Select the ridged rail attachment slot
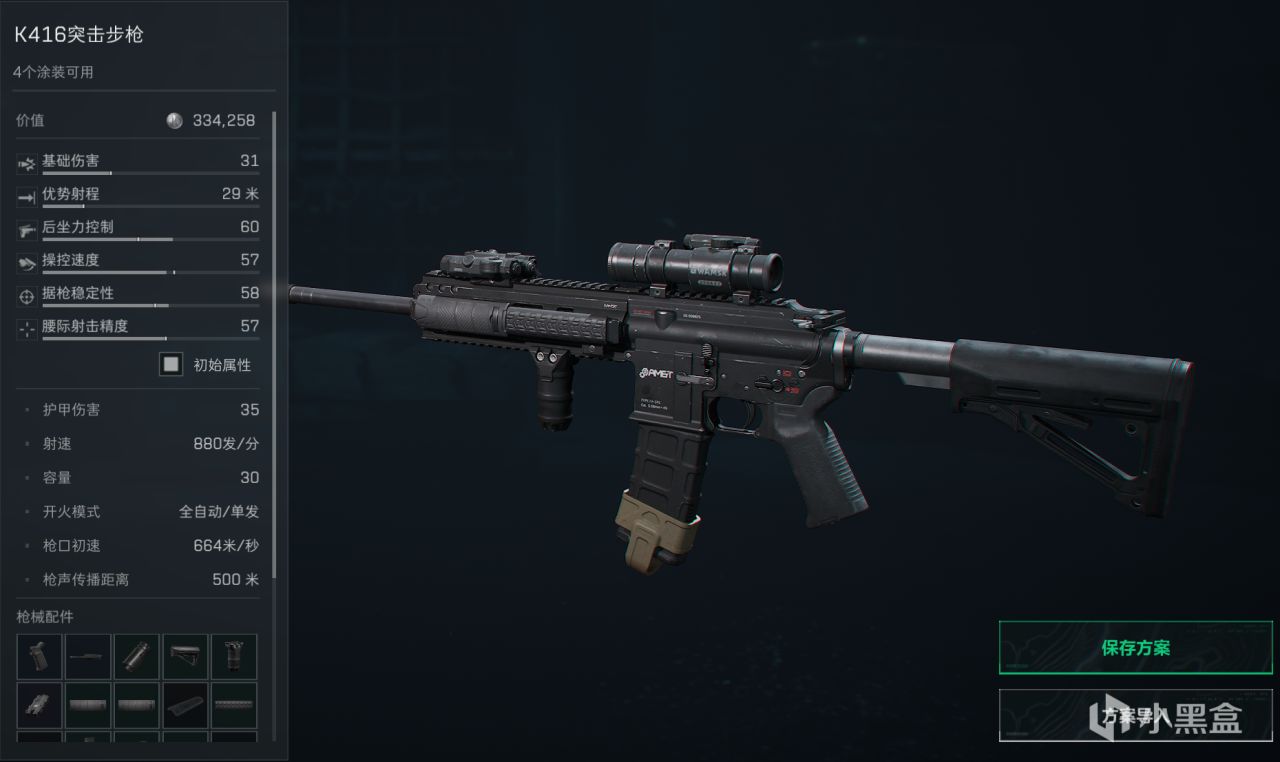Screen dimensions: 1280x762 (234, 705)
